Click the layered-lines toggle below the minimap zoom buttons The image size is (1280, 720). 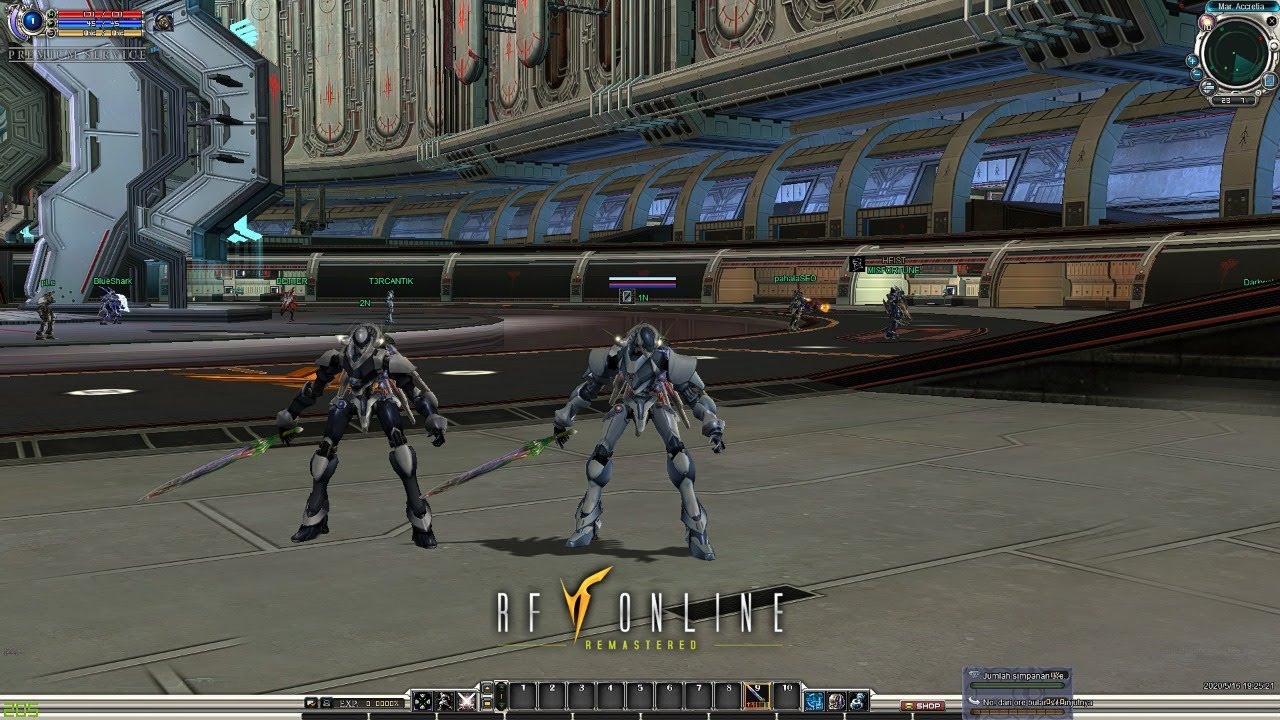1209,87
